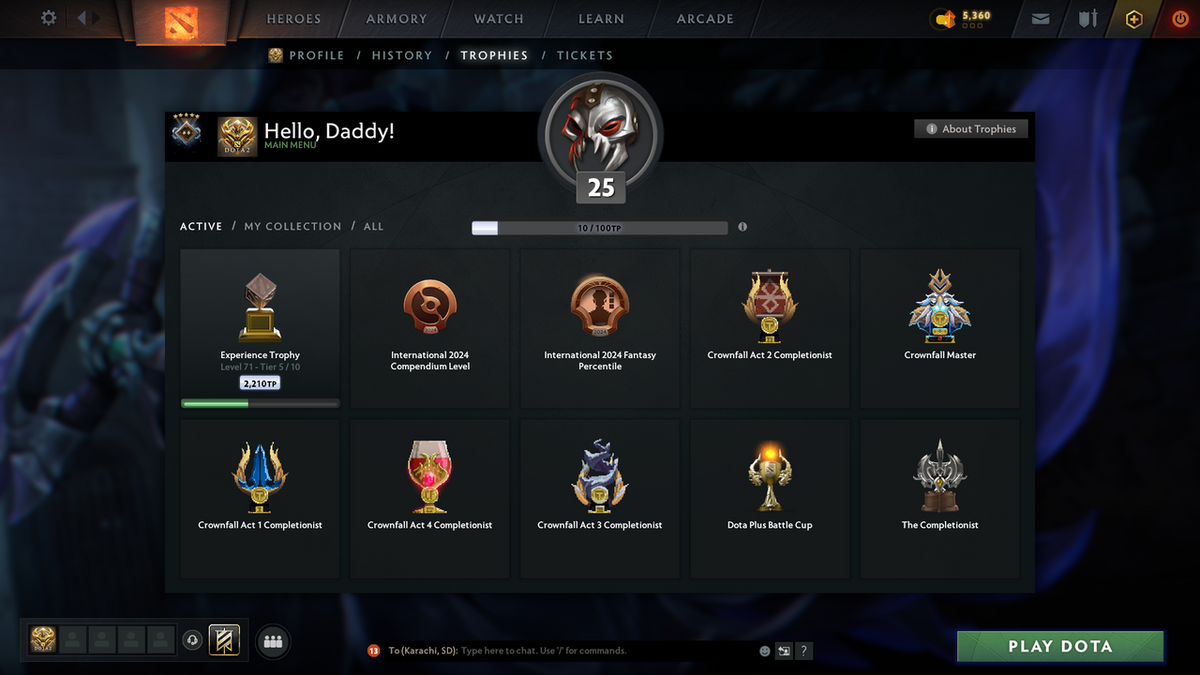Show My Collection trophies

pyautogui.click(x=293, y=227)
